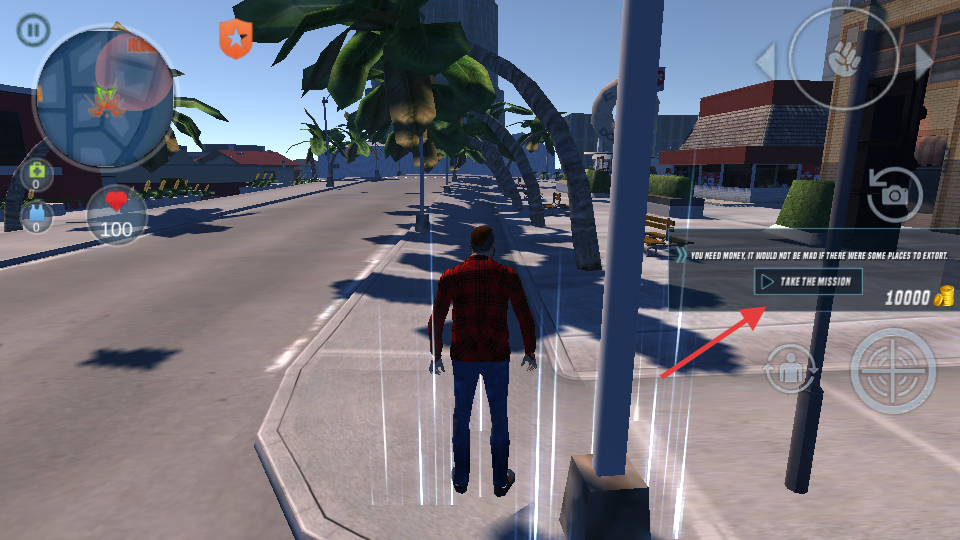Tap the orange police star badge
960x540 pixels.
[235, 38]
